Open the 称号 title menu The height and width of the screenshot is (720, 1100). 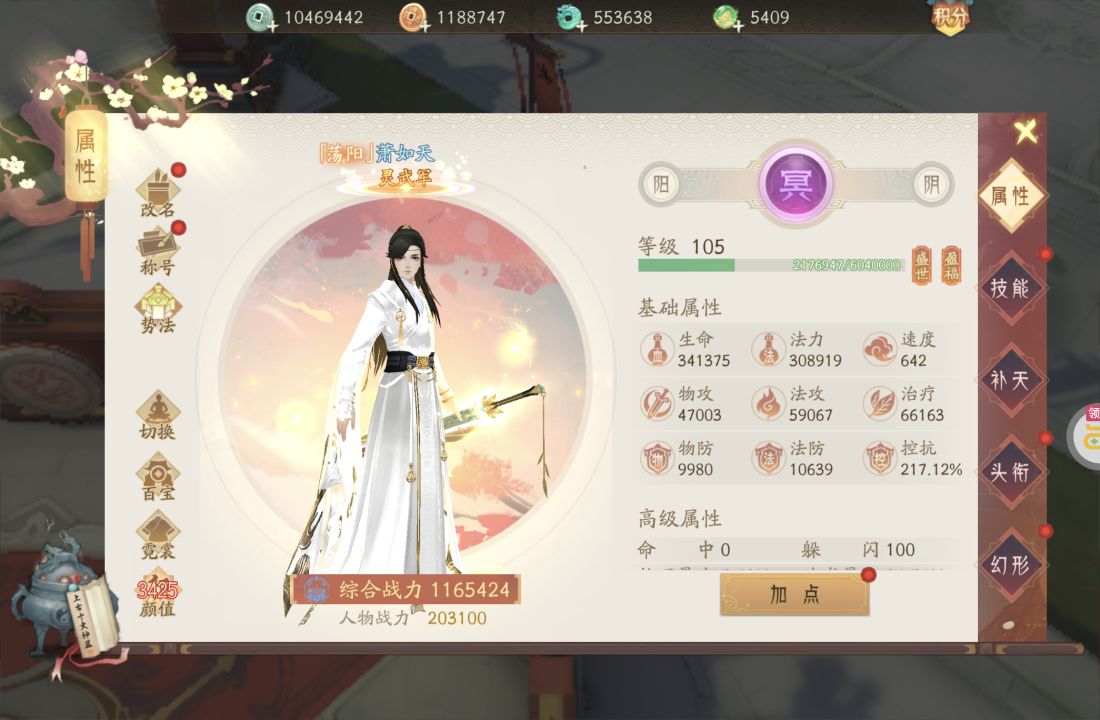[158, 251]
